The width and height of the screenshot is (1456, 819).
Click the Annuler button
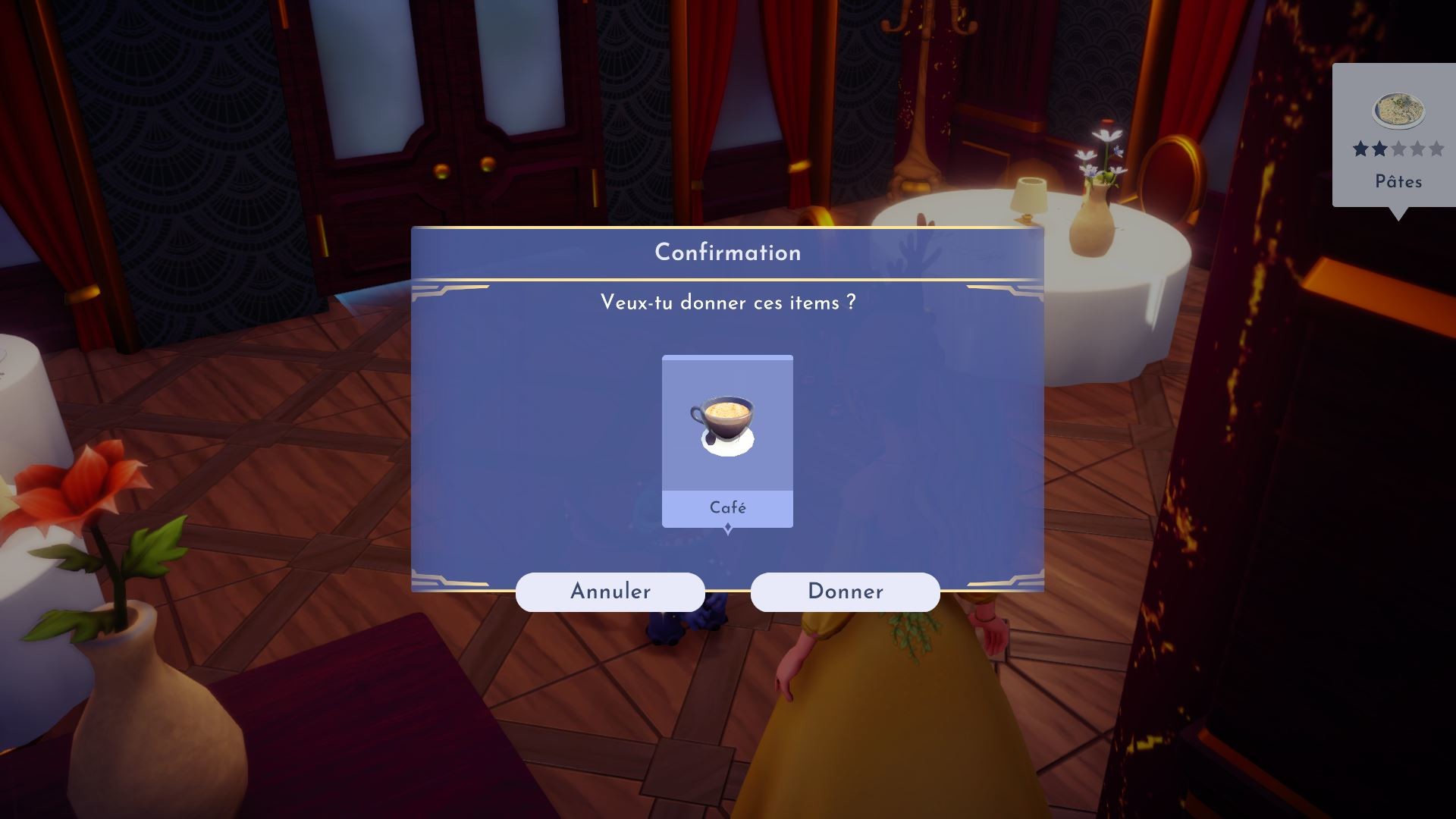pos(610,591)
